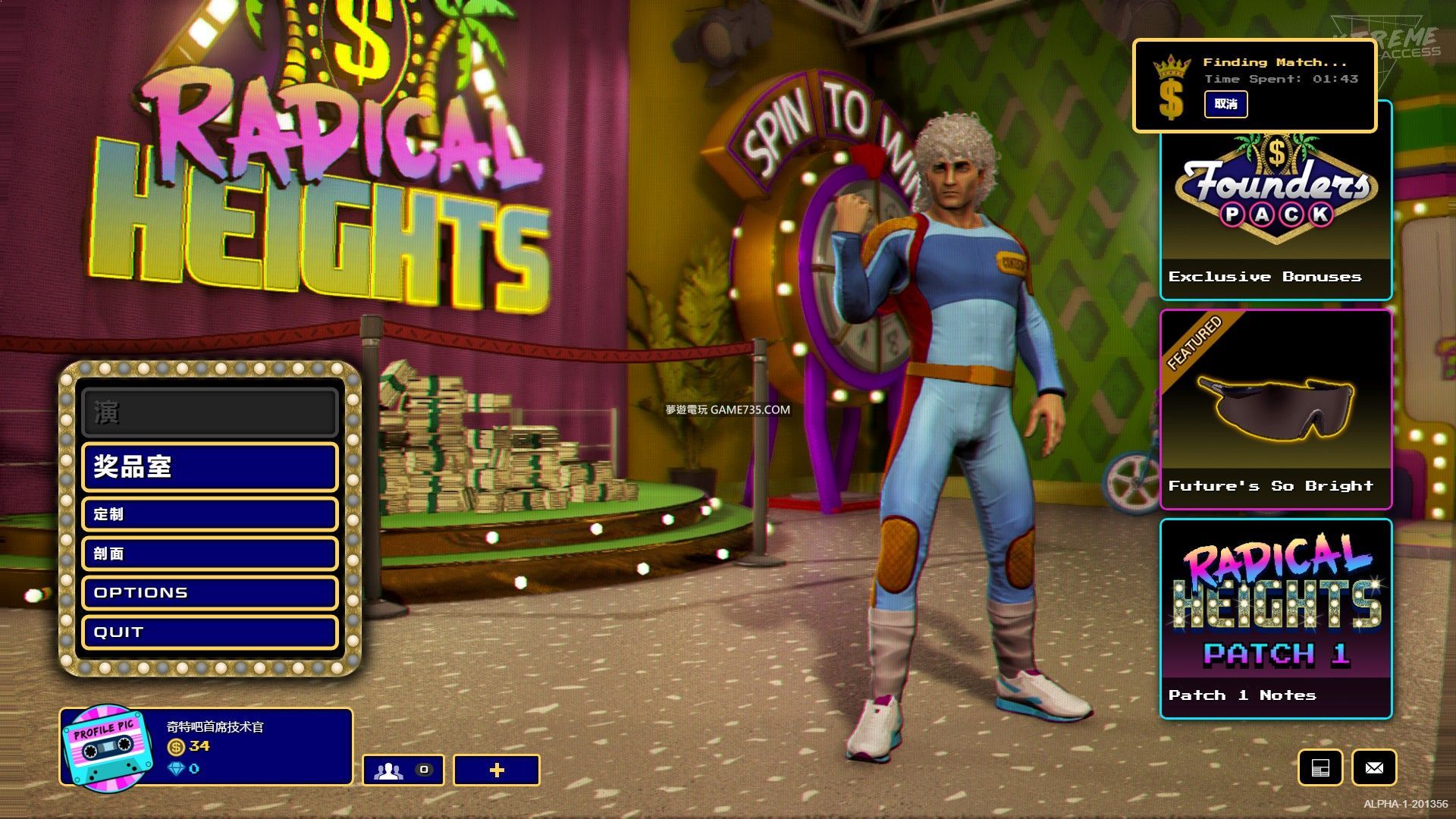This screenshot has height=819, width=1456.
Task: Read the Patch 1 Notes tile
Action: tap(1276, 619)
